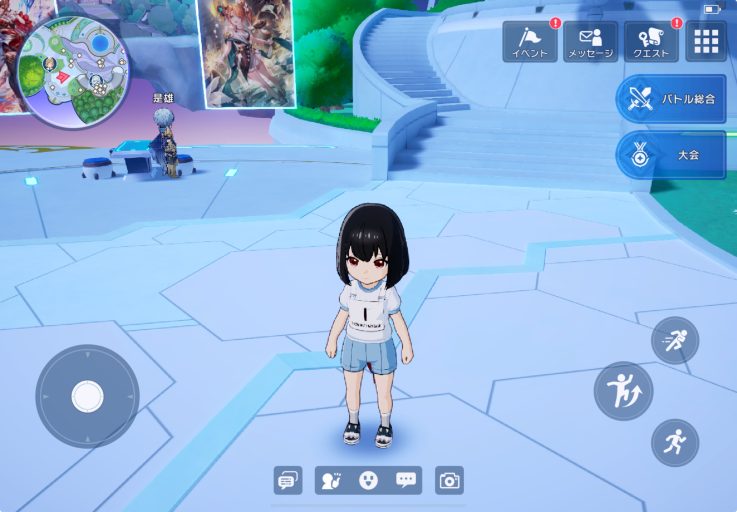737x512 pixels.
Task: Open the camera screenshot mode
Action: point(450,480)
